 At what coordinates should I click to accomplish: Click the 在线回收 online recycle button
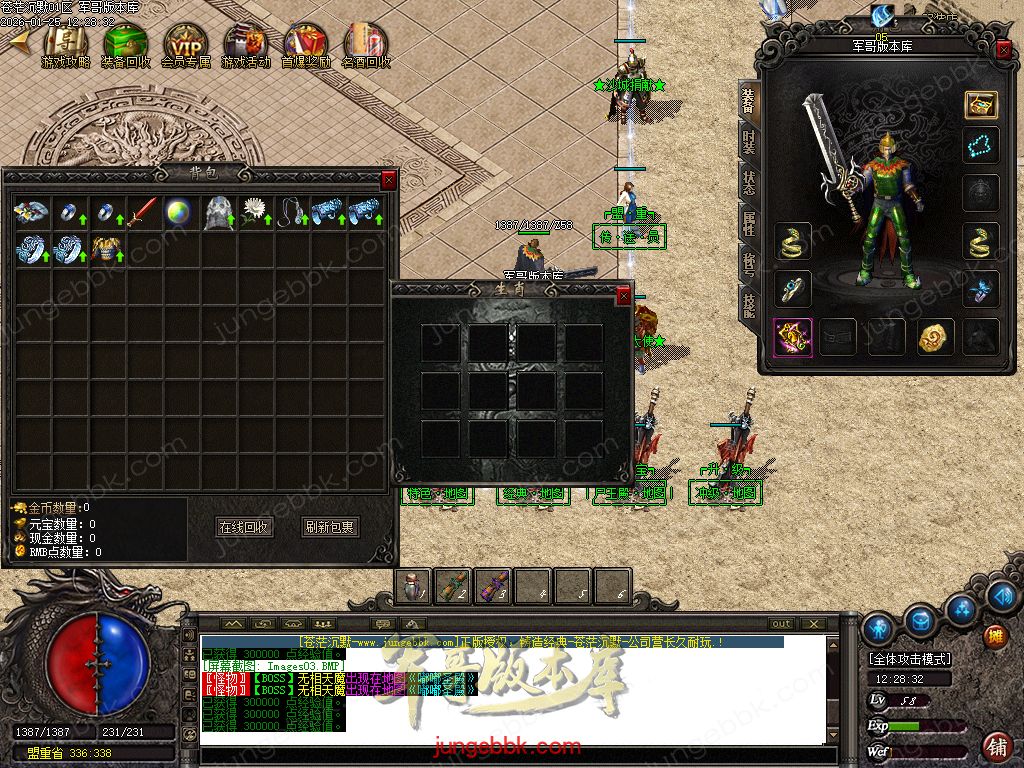pos(244,527)
